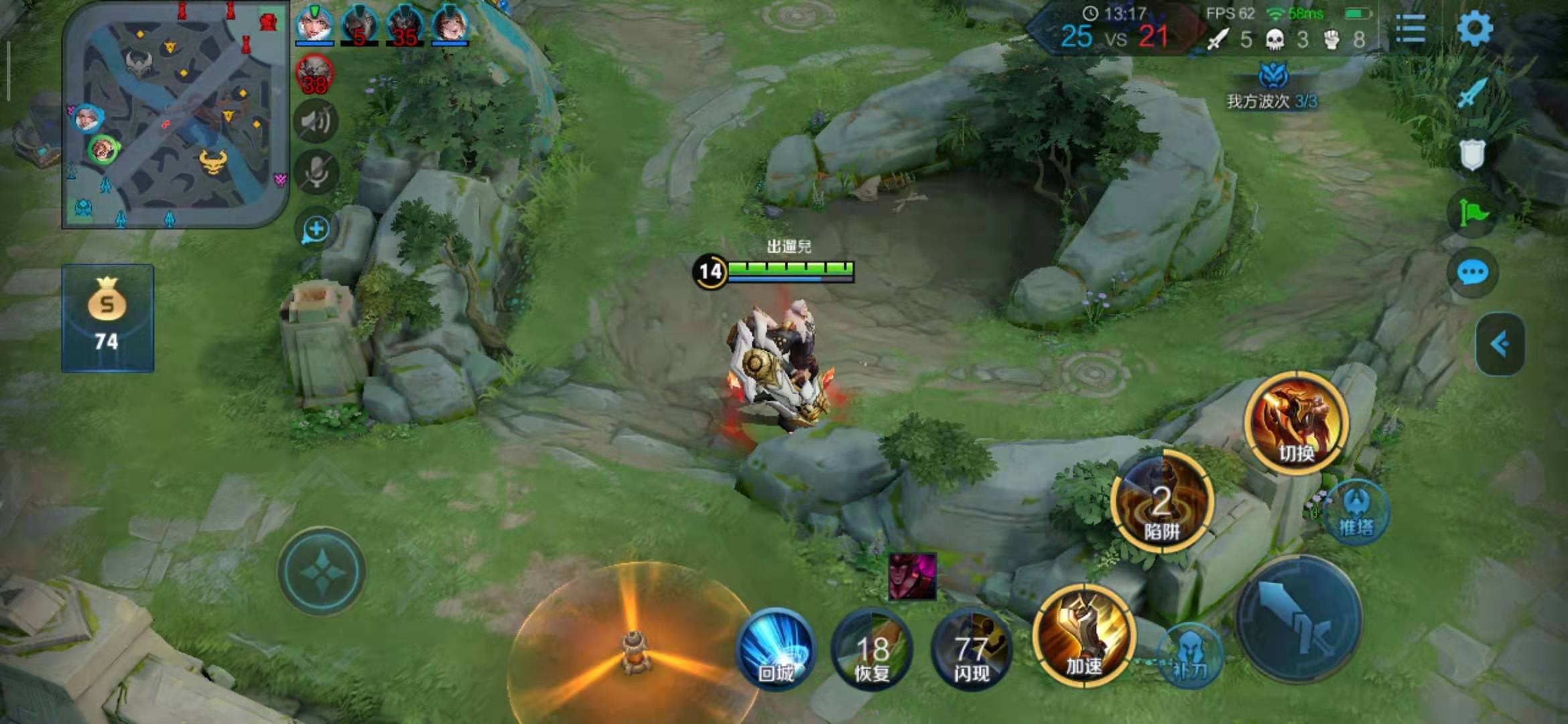Tap the 补刀 last-hit button

tap(1189, 656)
